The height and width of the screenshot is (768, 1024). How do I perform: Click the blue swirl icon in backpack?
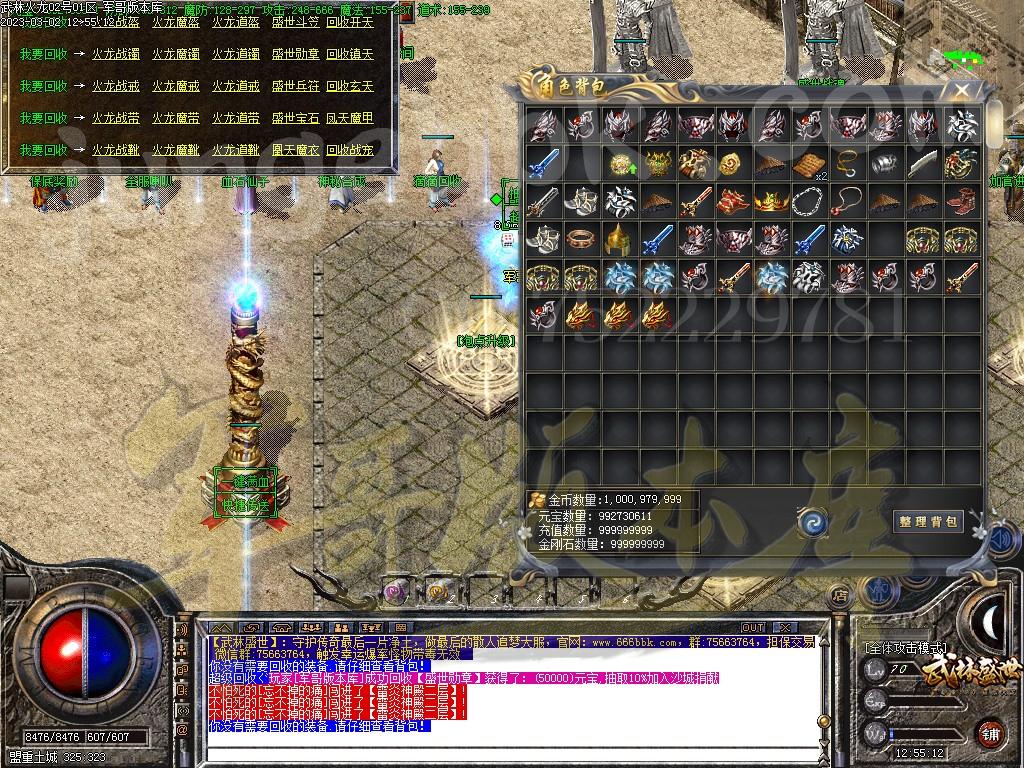coord(811,522)
